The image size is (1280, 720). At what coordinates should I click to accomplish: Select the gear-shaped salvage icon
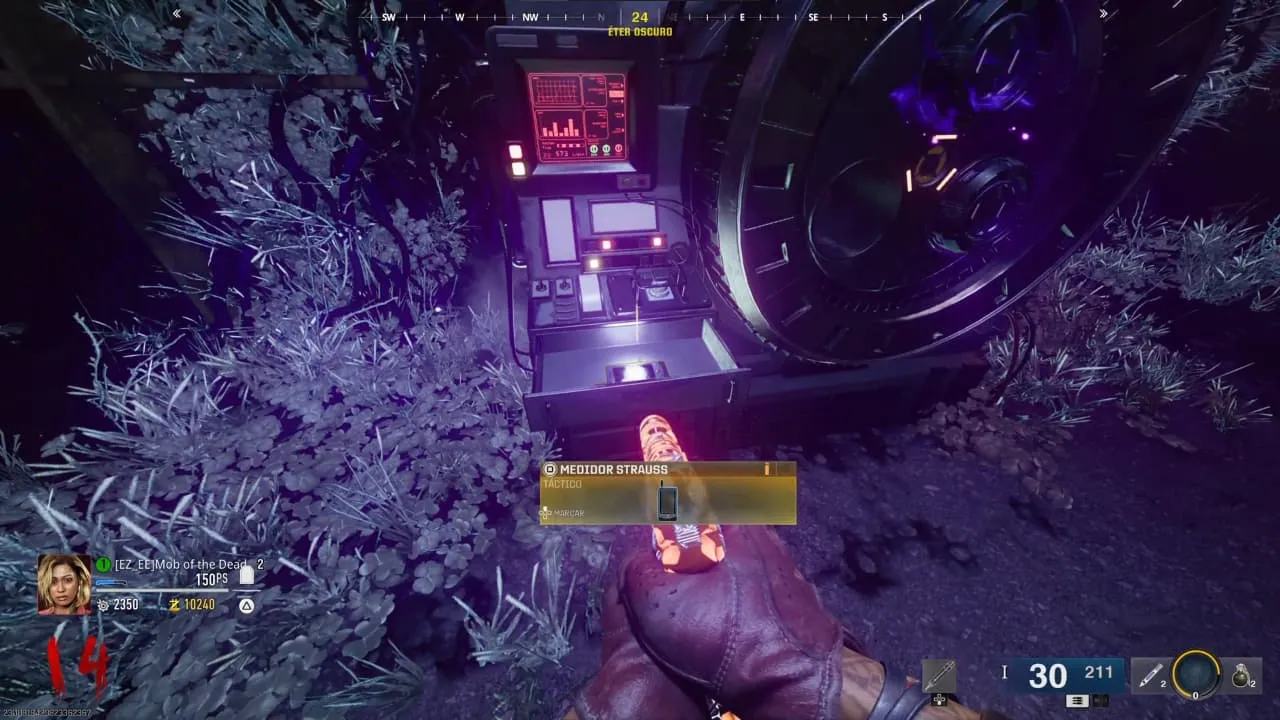103,605
